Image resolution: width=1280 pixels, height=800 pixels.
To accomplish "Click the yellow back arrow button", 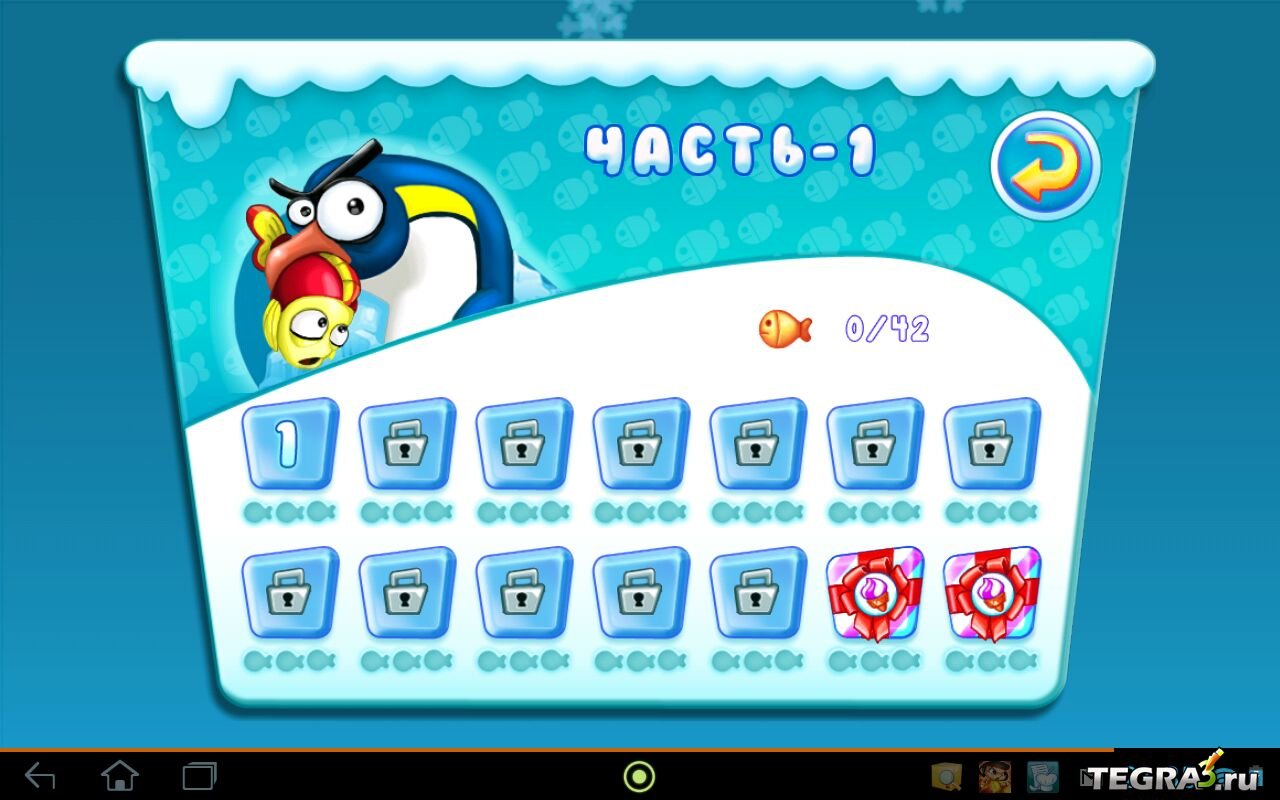I will [1045, 166].
